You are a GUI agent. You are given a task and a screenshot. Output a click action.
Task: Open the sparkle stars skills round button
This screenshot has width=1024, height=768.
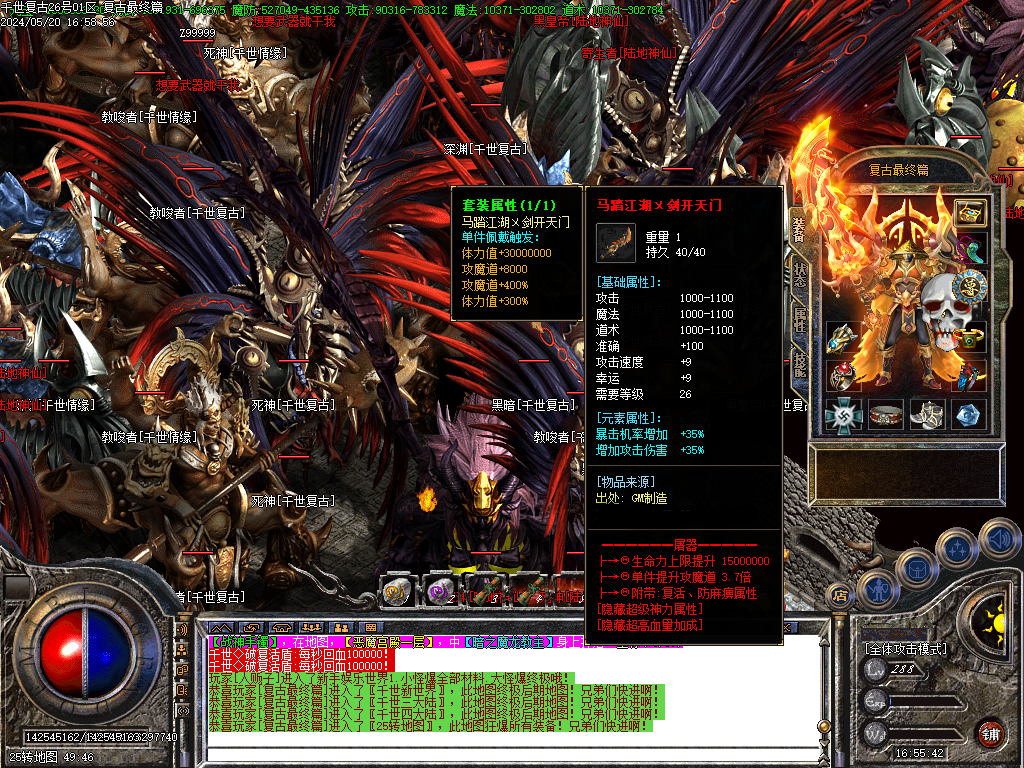(957, 548)
